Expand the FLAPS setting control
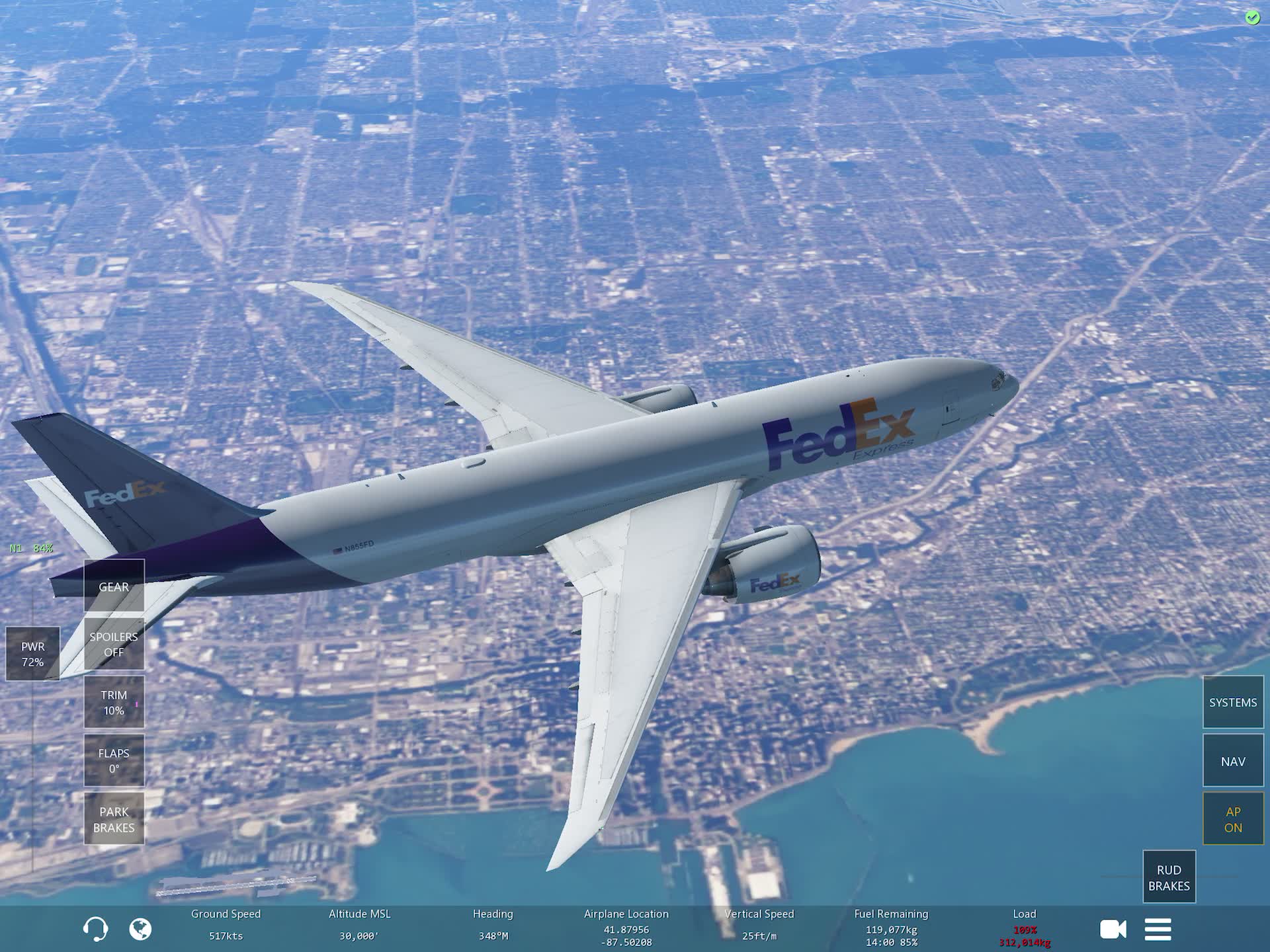 click(x=113, y=759)
